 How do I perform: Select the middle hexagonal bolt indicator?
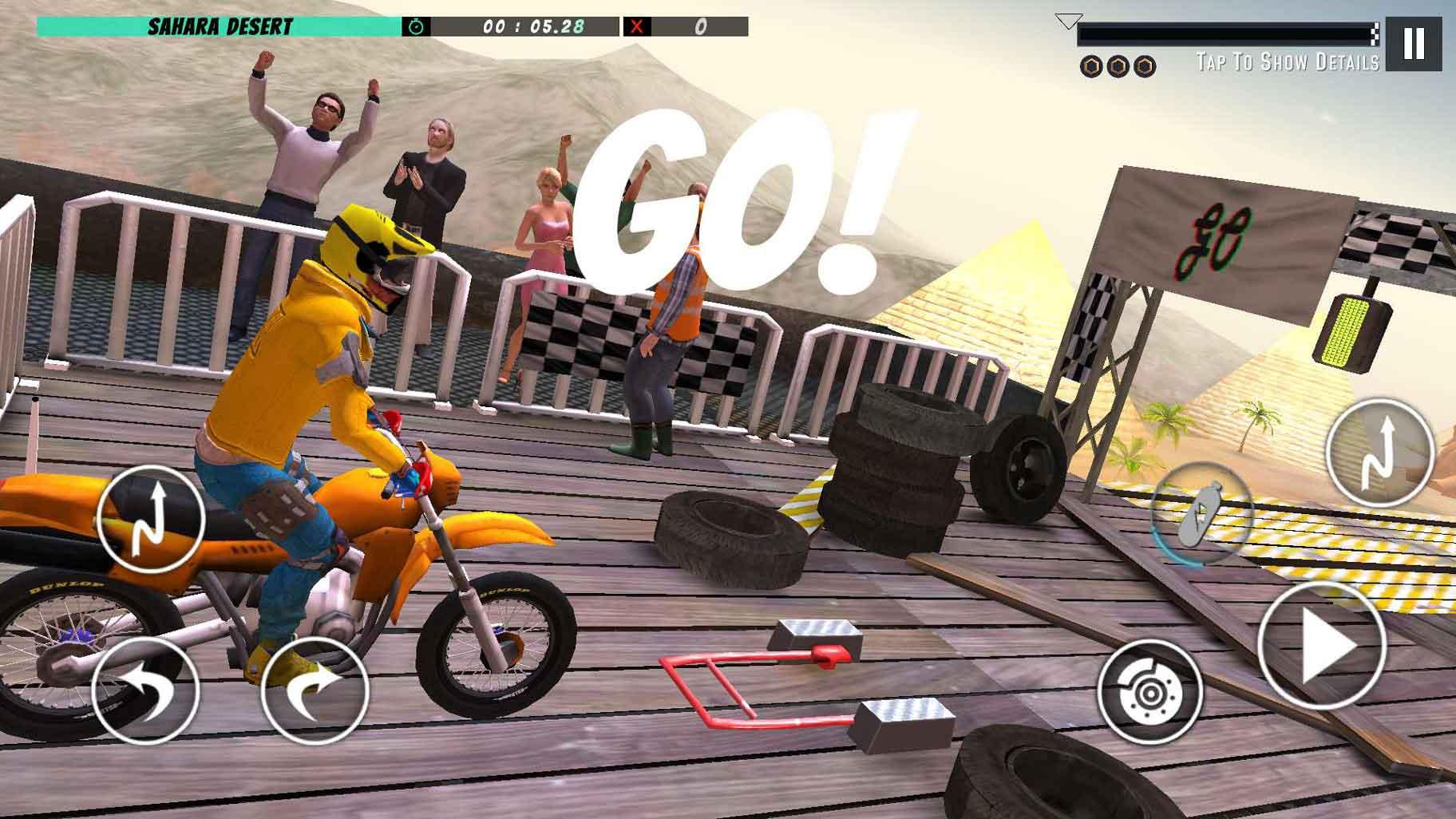[x=1118, y=66]
